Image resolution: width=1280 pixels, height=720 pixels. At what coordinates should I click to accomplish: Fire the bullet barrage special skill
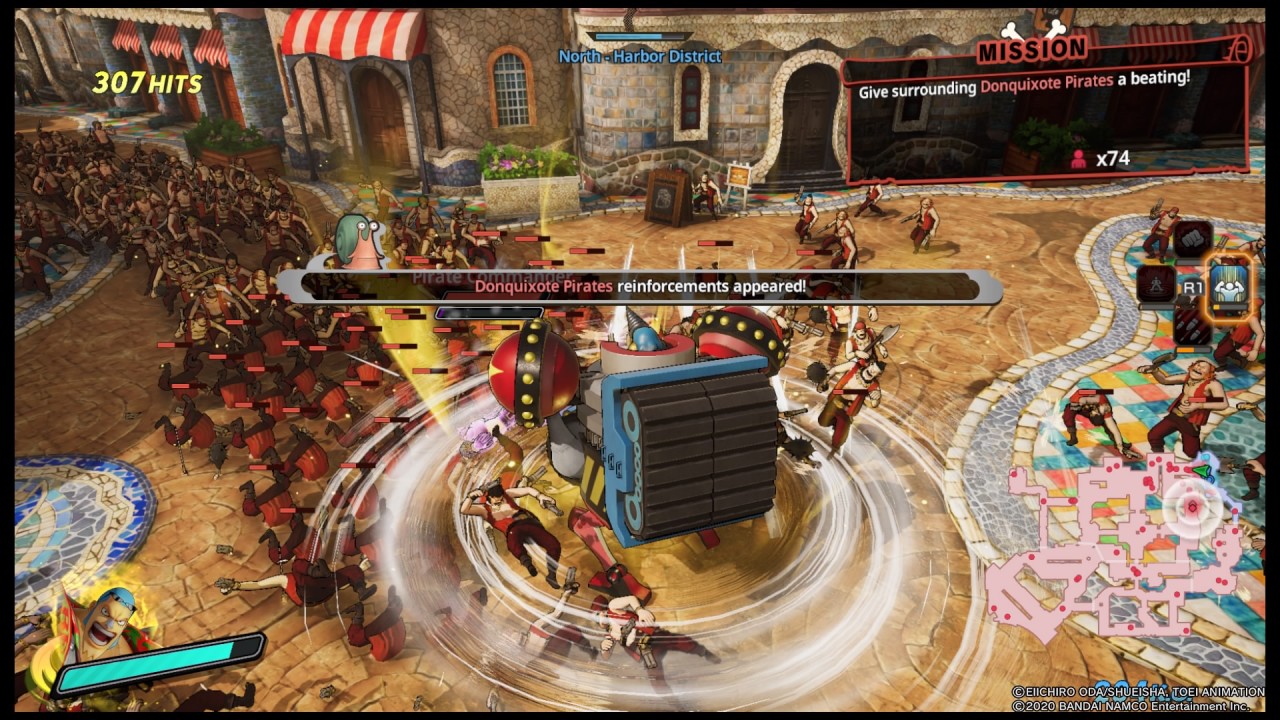[x=1192, y=326]
